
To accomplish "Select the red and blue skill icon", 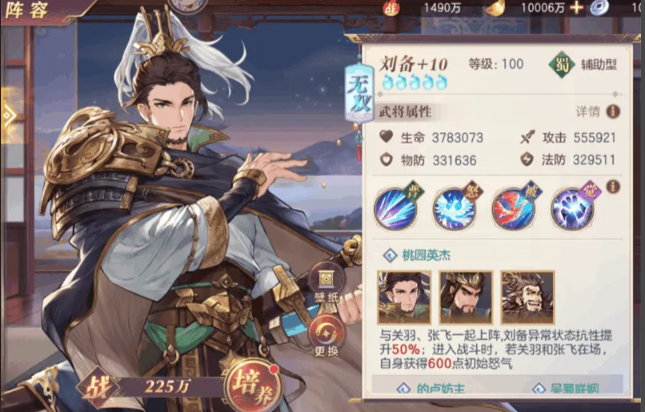I will click(512, 210).
